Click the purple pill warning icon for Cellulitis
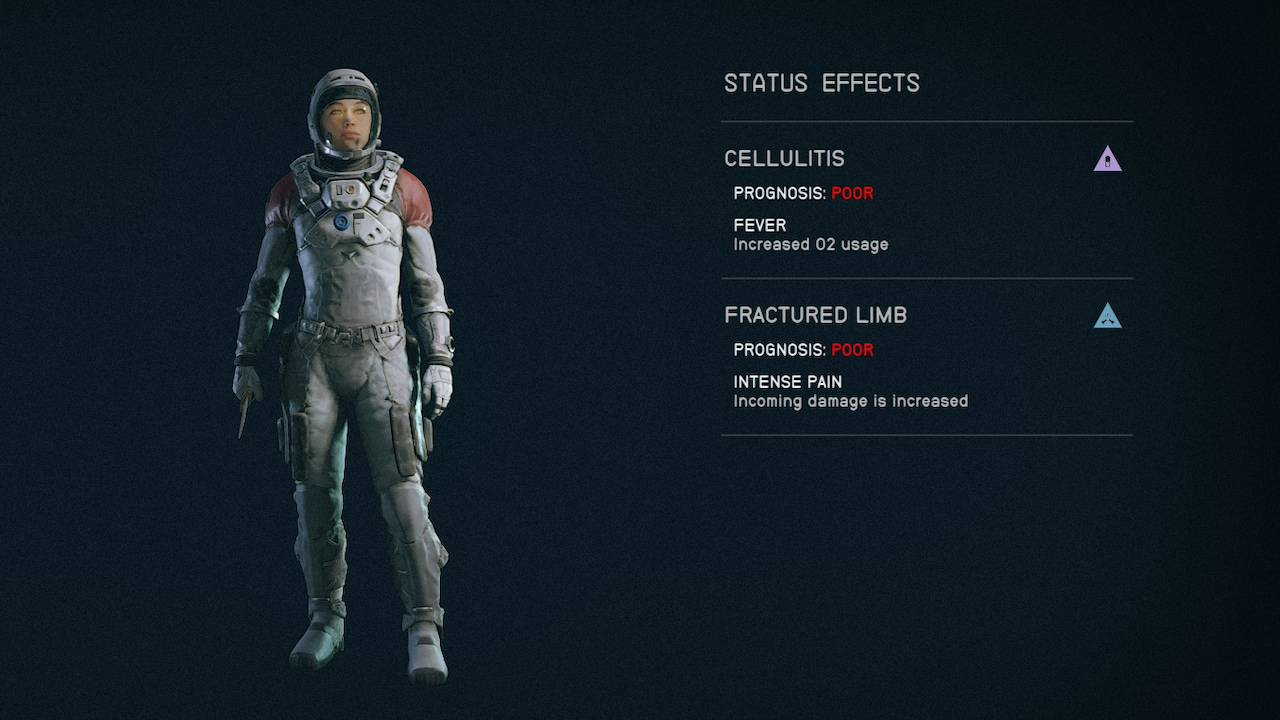The width and height of the screenshot is (1280, 720). pos(1107,159)
